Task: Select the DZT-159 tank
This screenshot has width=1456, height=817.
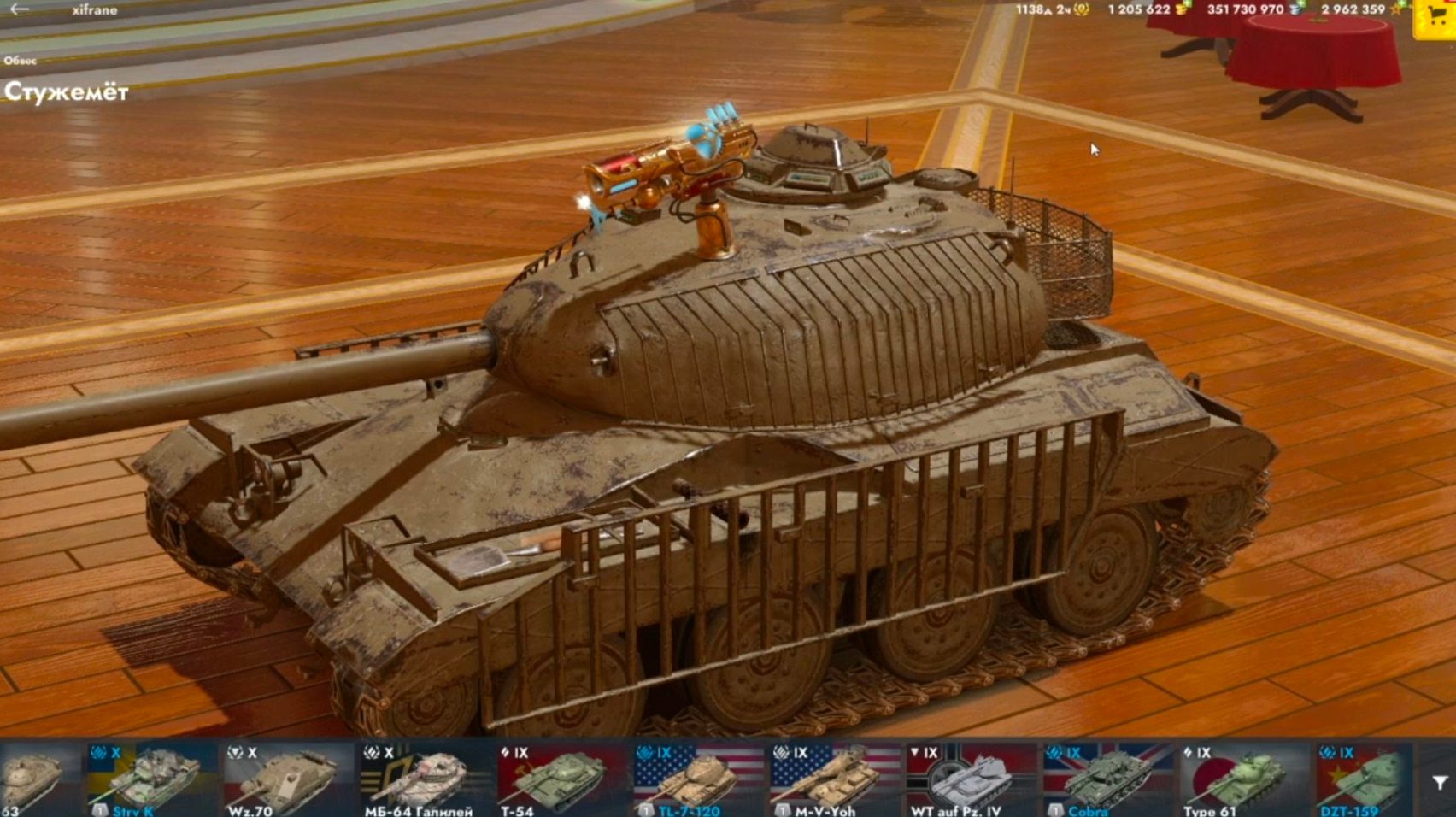Action: tap(1364, 779)
